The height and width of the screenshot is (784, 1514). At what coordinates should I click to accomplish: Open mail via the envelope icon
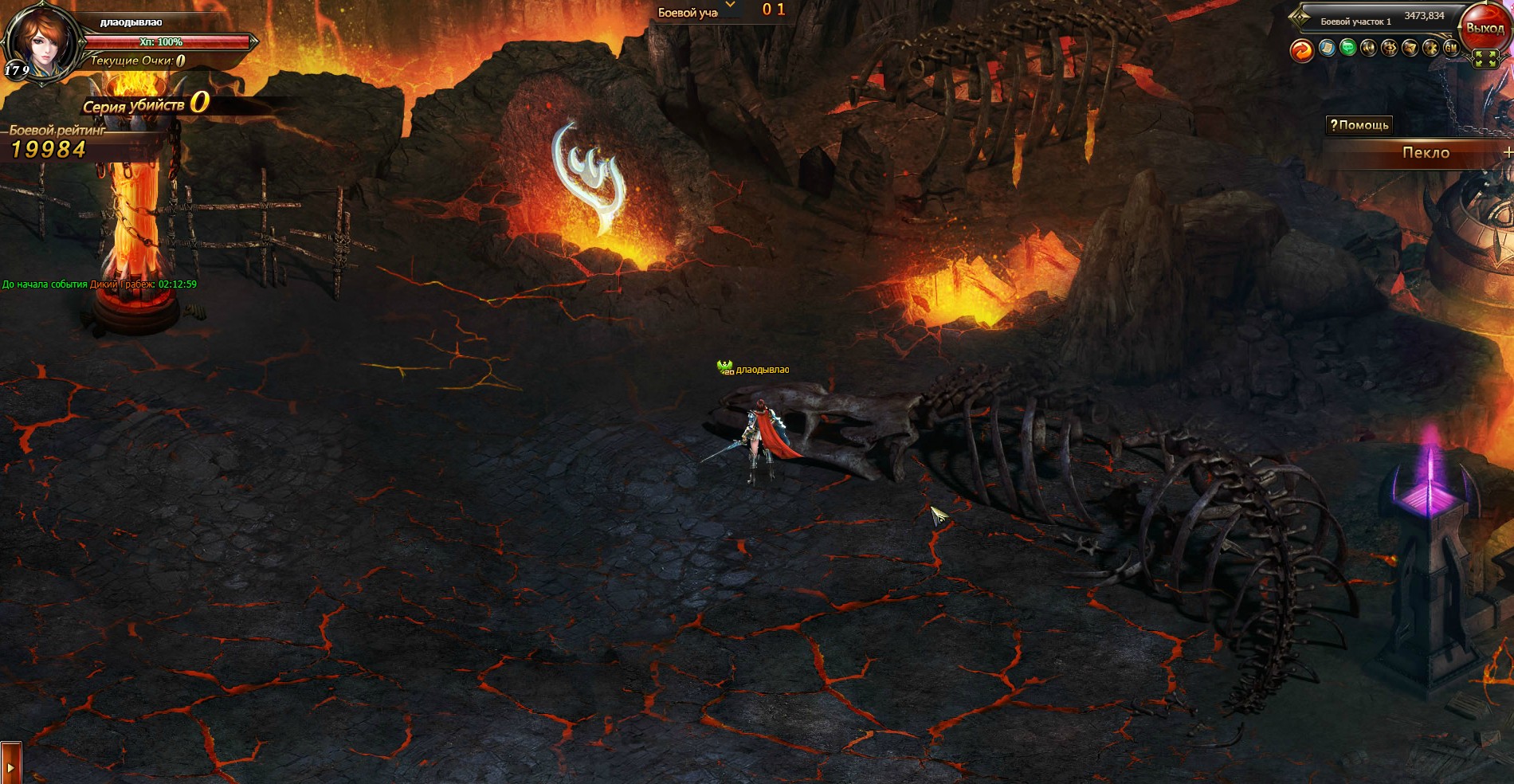[x=1410, y=49]
